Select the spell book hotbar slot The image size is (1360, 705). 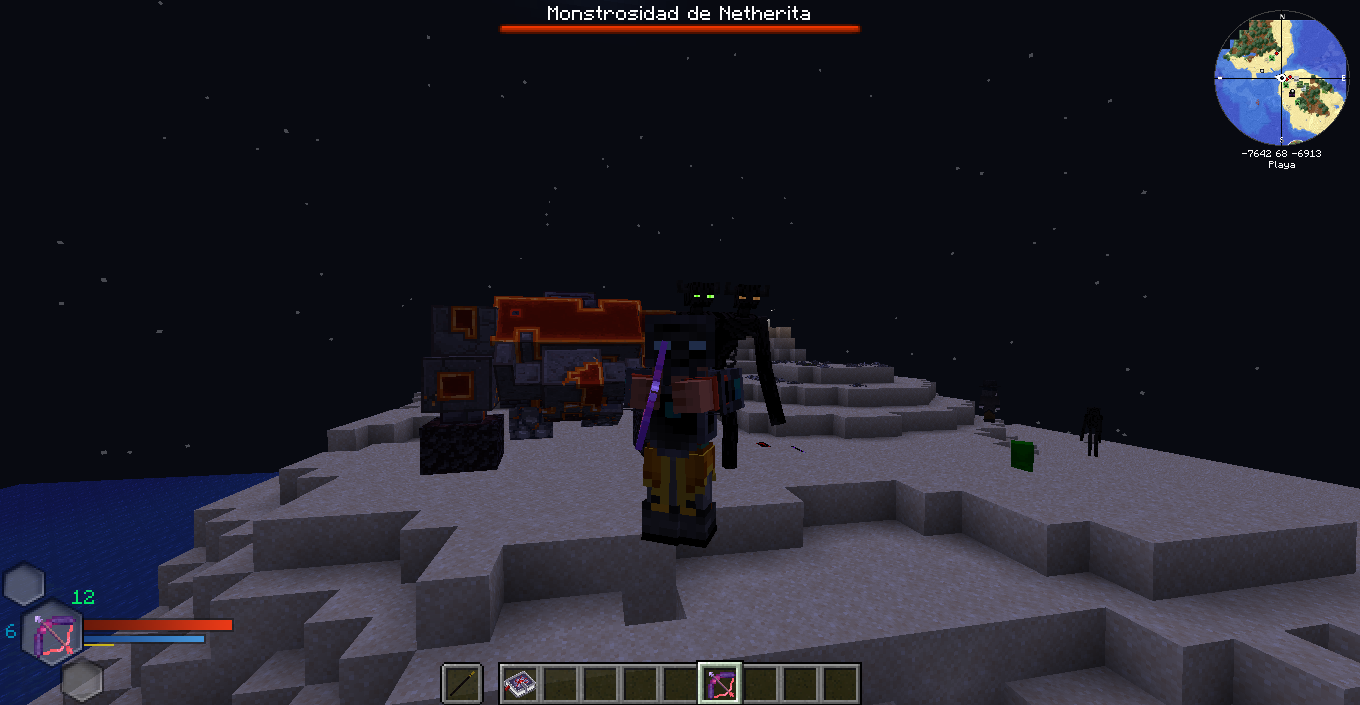[520, 684]
